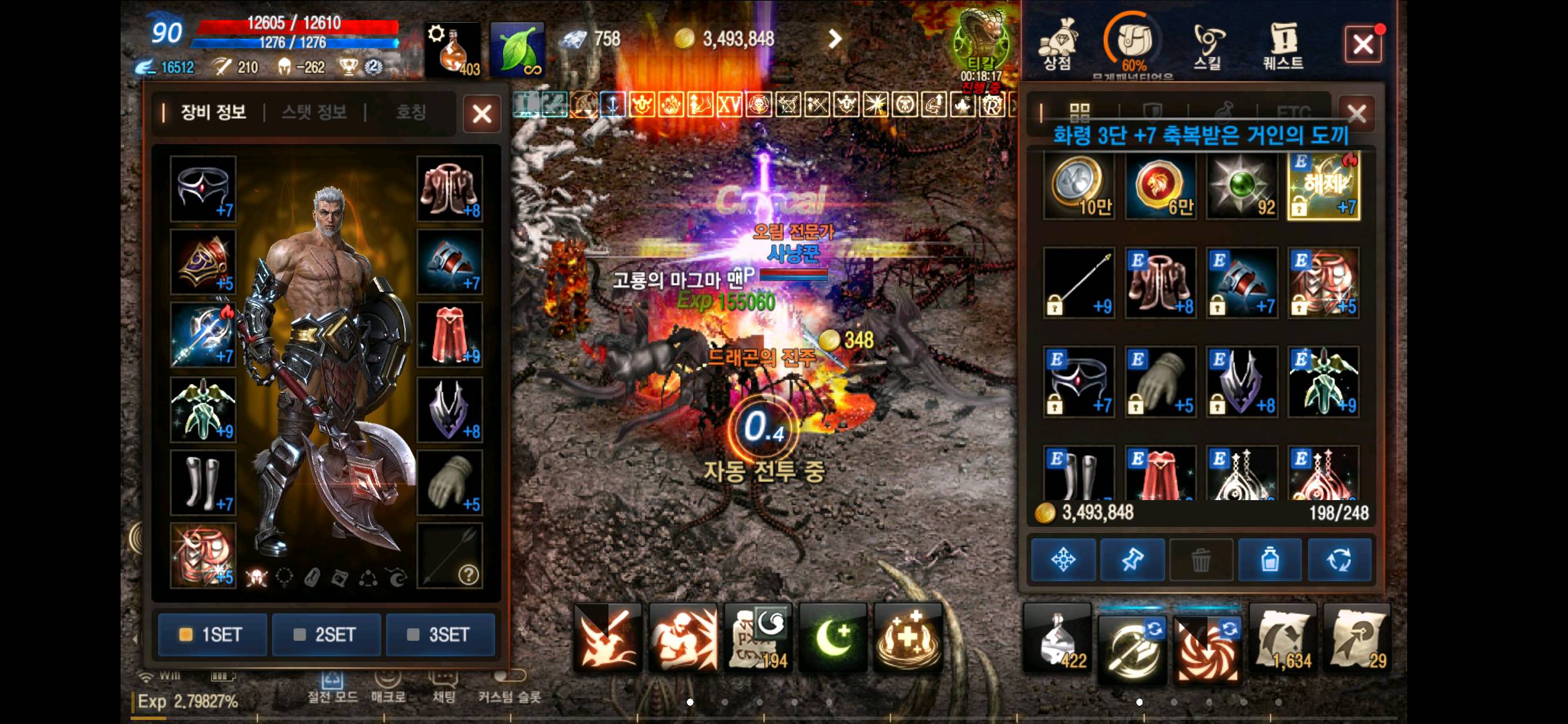This screenshot has width=1568, height=724.
Task: Open the 상점 shop menu
Action: coord(1057,44)
